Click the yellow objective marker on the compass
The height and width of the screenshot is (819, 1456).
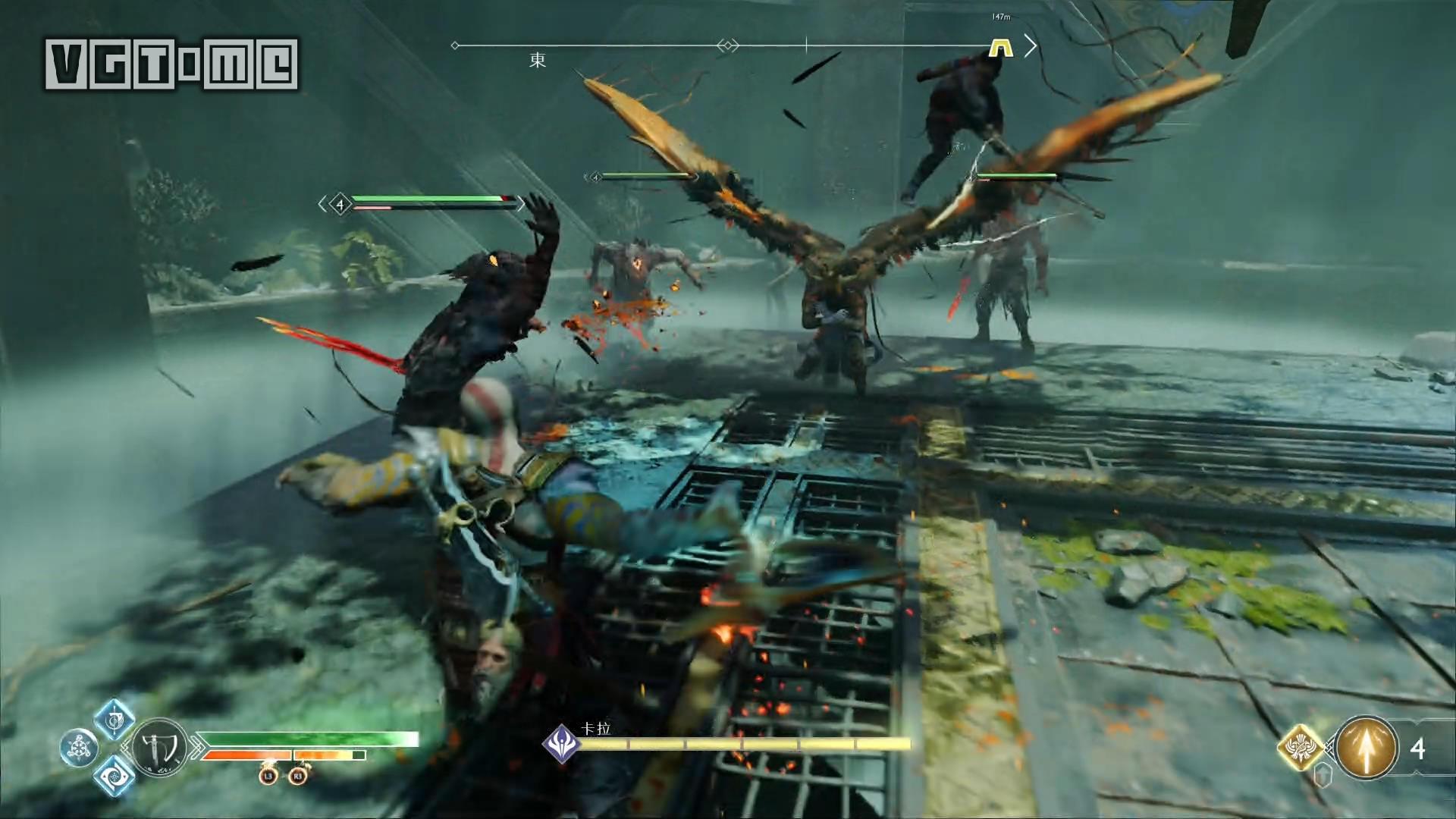click(x=1001, y=48)
